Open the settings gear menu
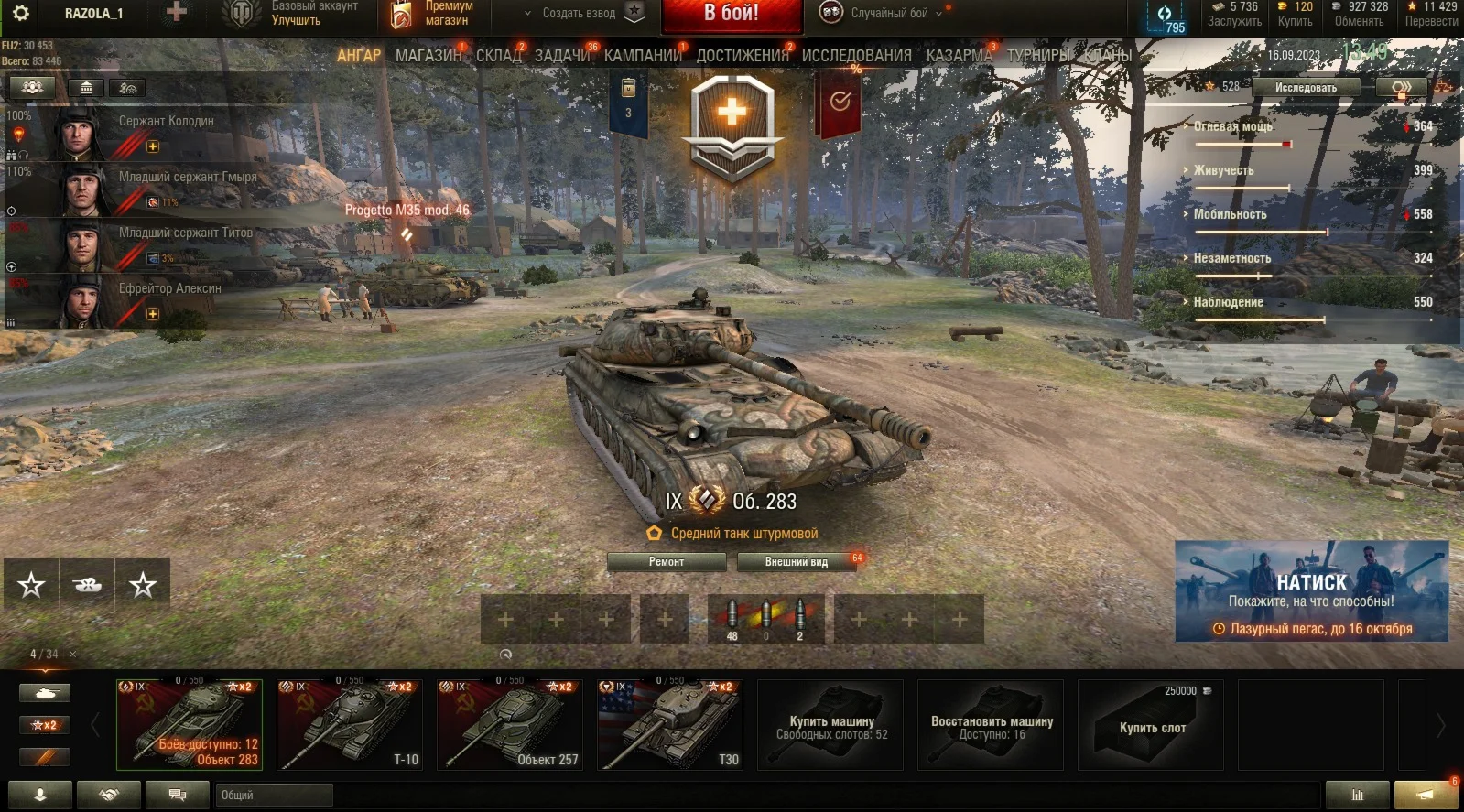 [20, 13]
